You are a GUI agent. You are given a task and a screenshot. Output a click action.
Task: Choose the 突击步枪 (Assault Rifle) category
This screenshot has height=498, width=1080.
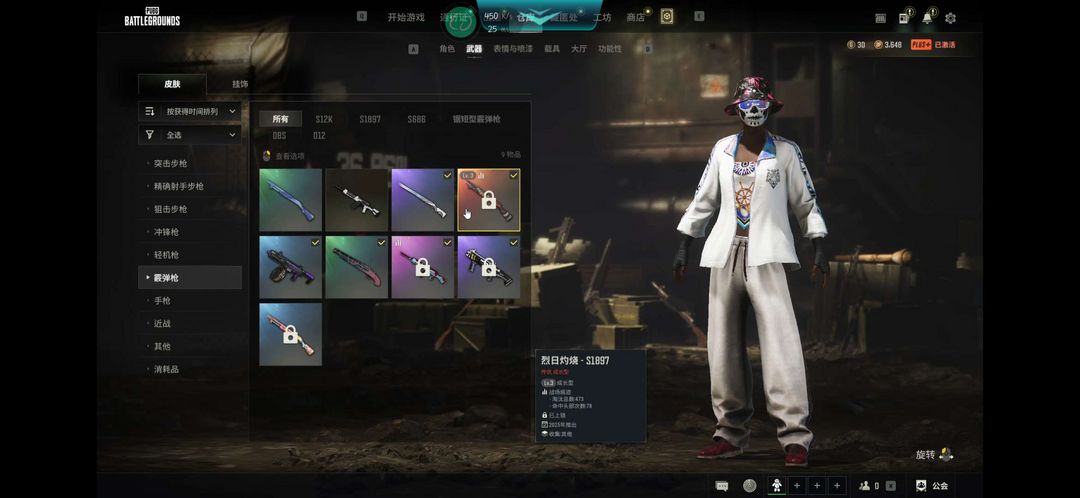(171, 163)
